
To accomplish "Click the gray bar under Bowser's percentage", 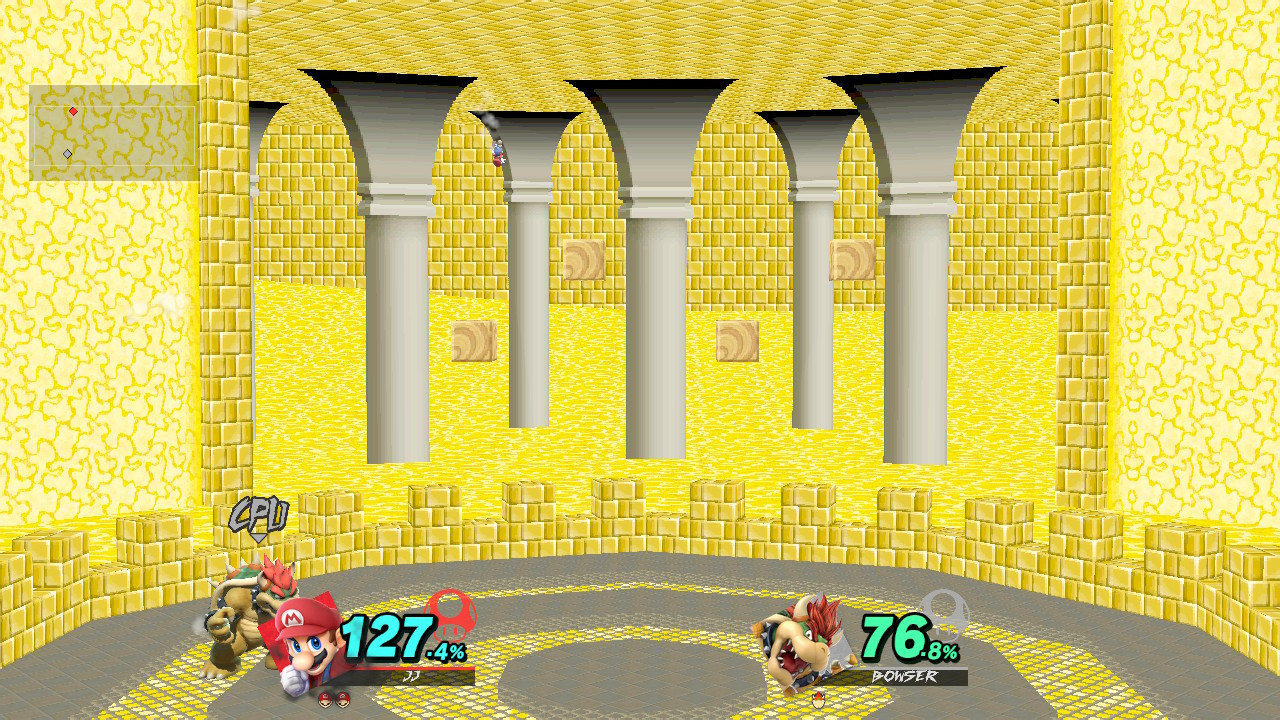I will 918,668.
